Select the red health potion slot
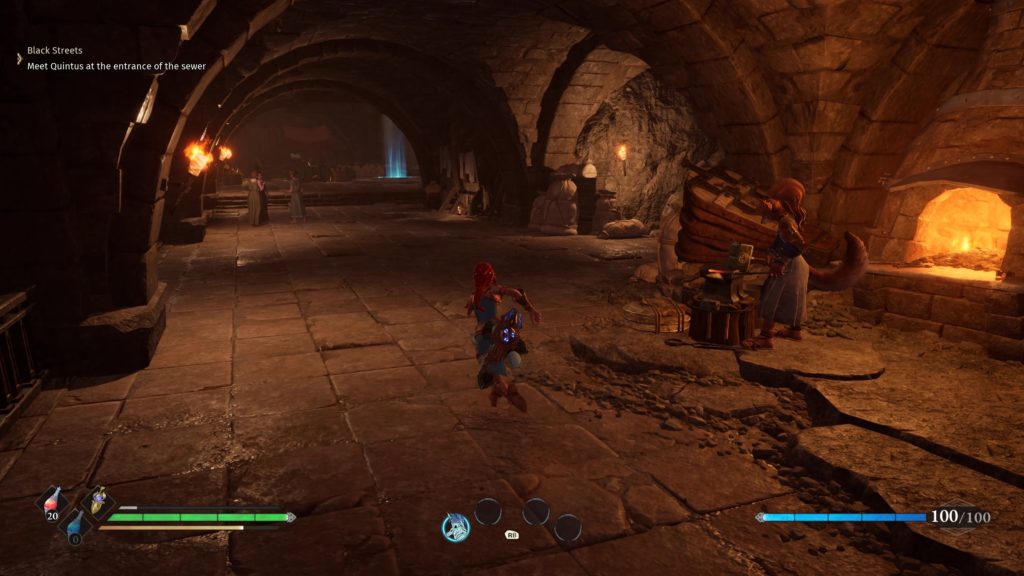 pyautogui.click(x=51, y=503)
